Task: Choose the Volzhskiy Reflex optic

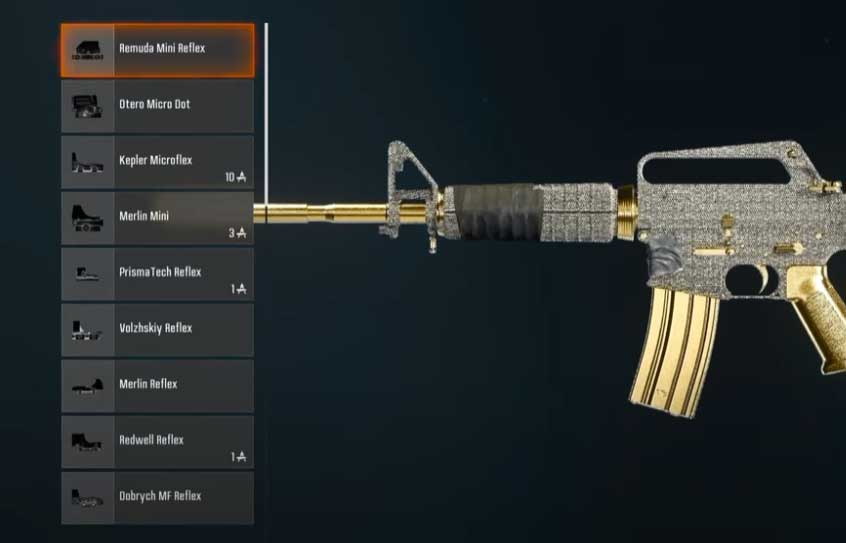Action: pos(158,329)
